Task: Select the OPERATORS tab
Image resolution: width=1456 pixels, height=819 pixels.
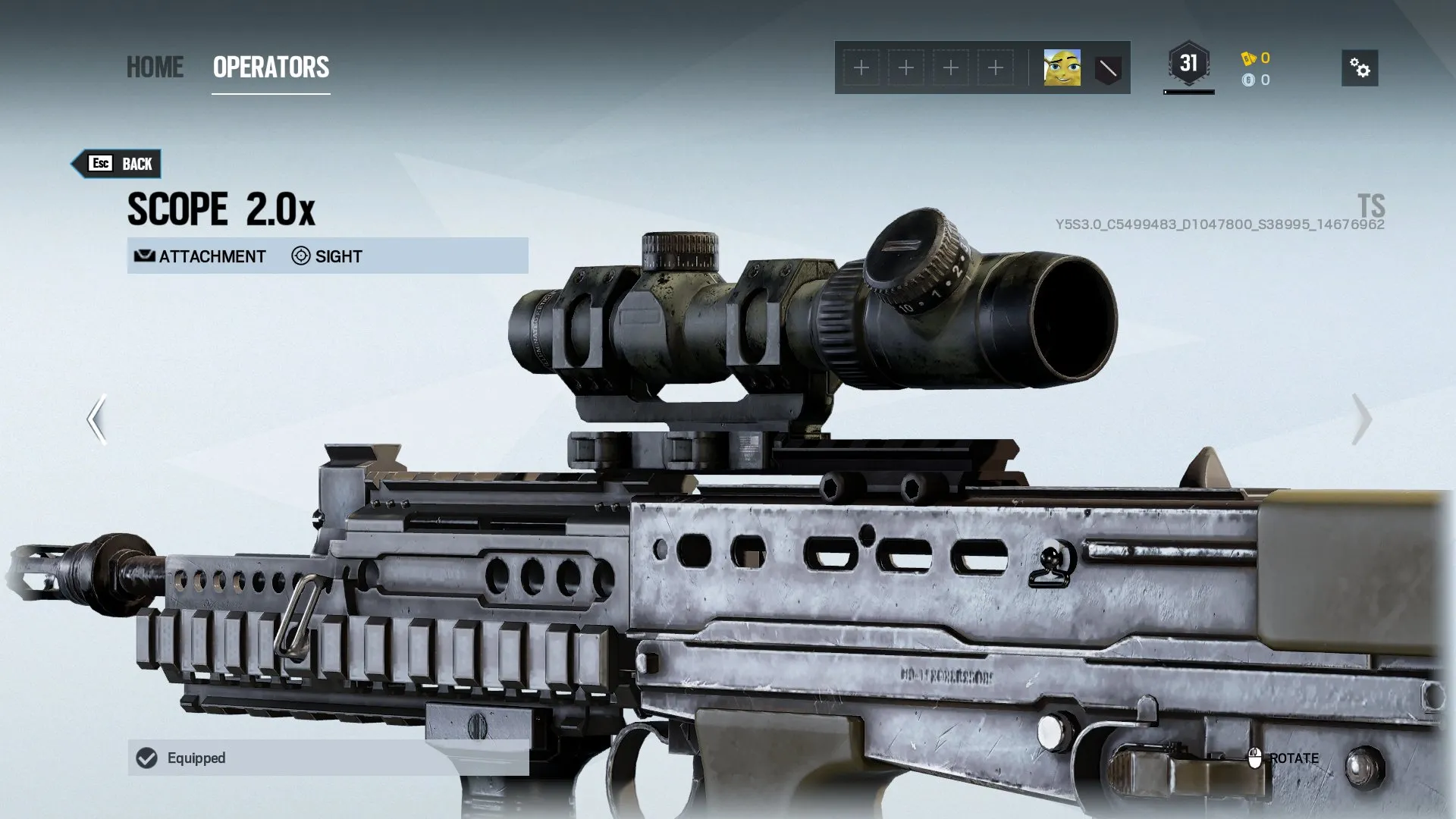Action: [271, 67]
